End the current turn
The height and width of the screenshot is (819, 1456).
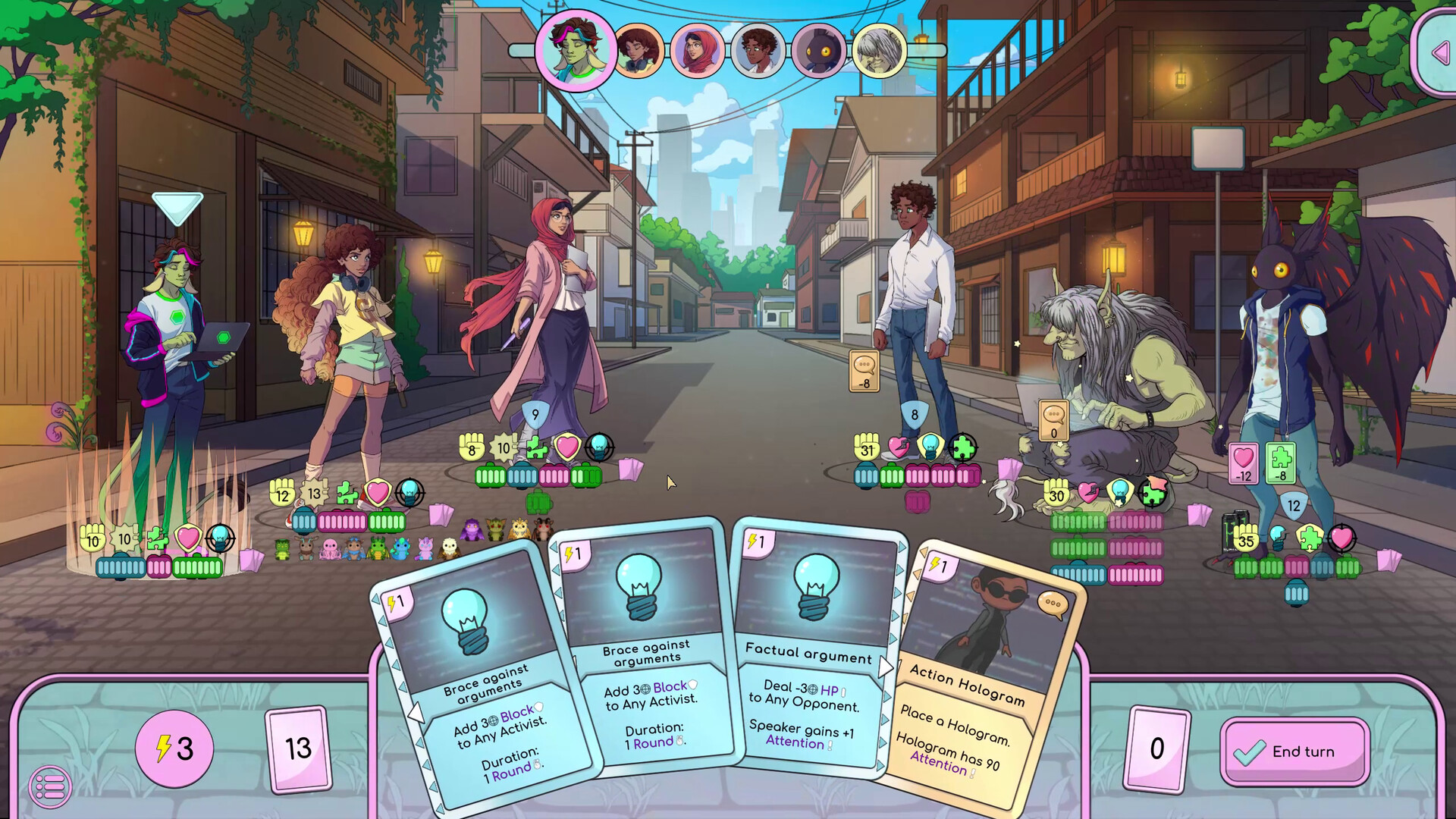coord(1294,752)
